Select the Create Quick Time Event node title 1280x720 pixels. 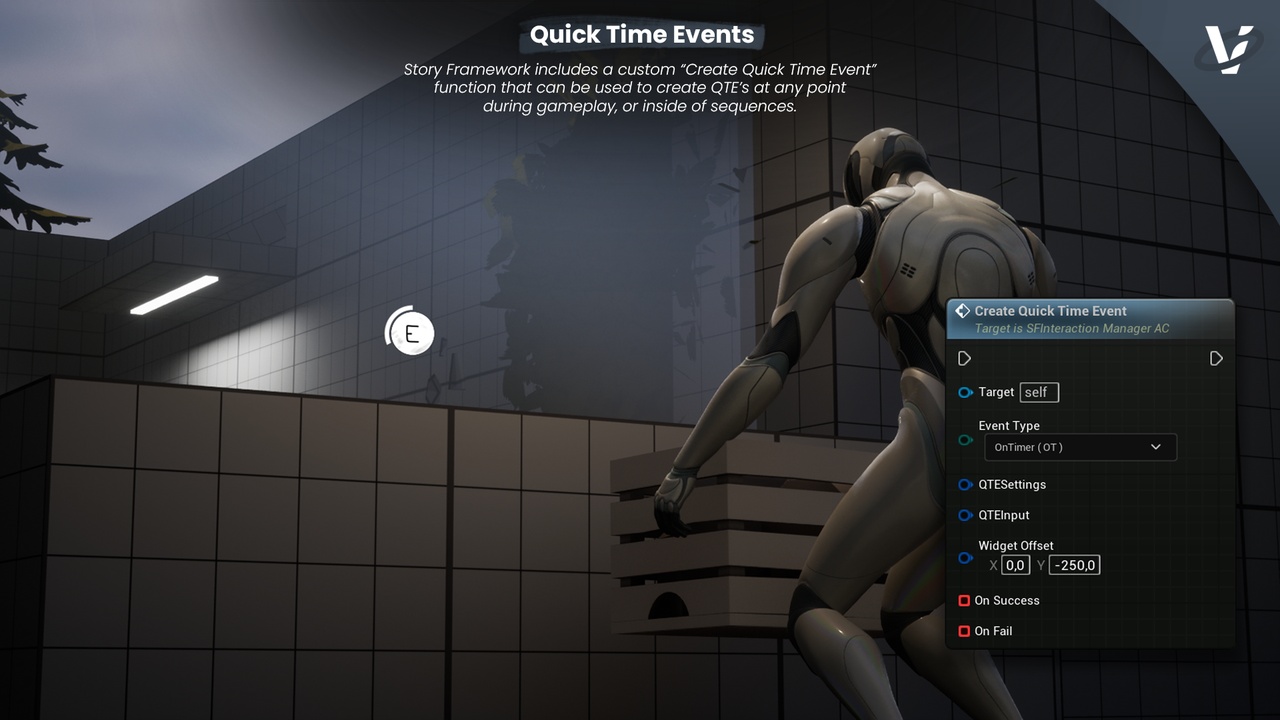coord(1050,311)
